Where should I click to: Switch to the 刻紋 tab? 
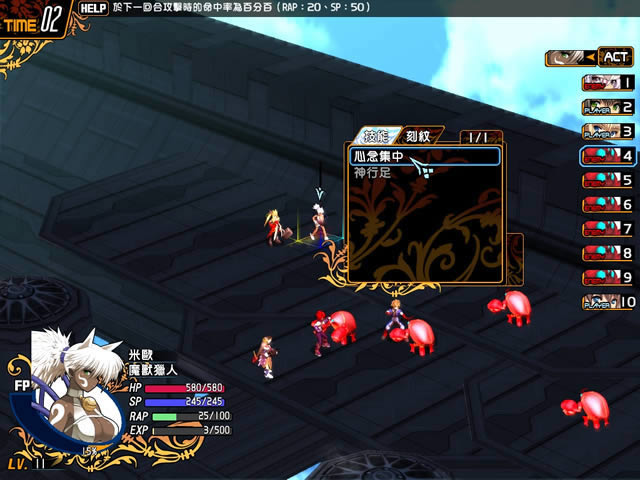pyautogui.click(x=418, y=135)
